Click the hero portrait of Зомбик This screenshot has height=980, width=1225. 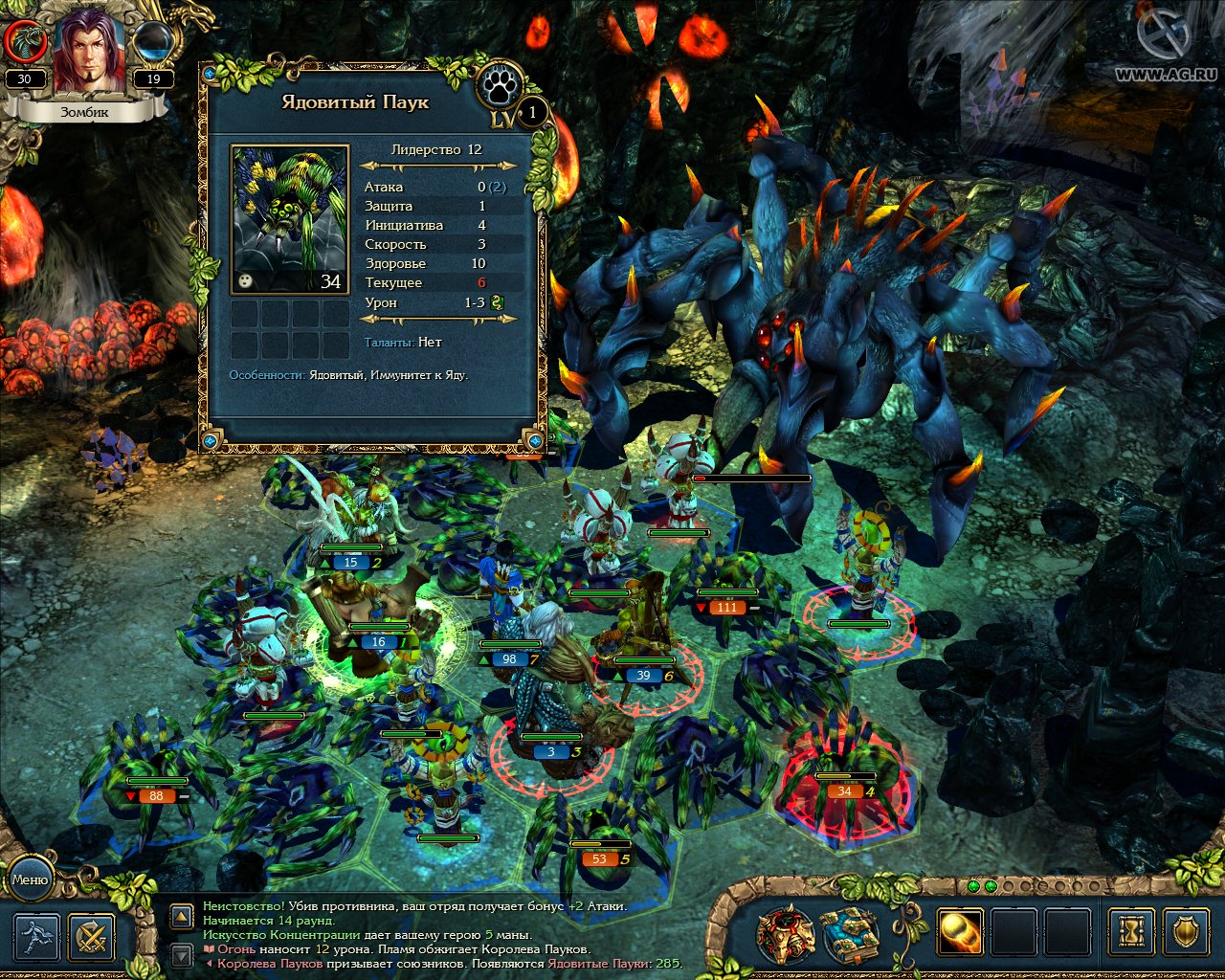[x=88, y=53]
